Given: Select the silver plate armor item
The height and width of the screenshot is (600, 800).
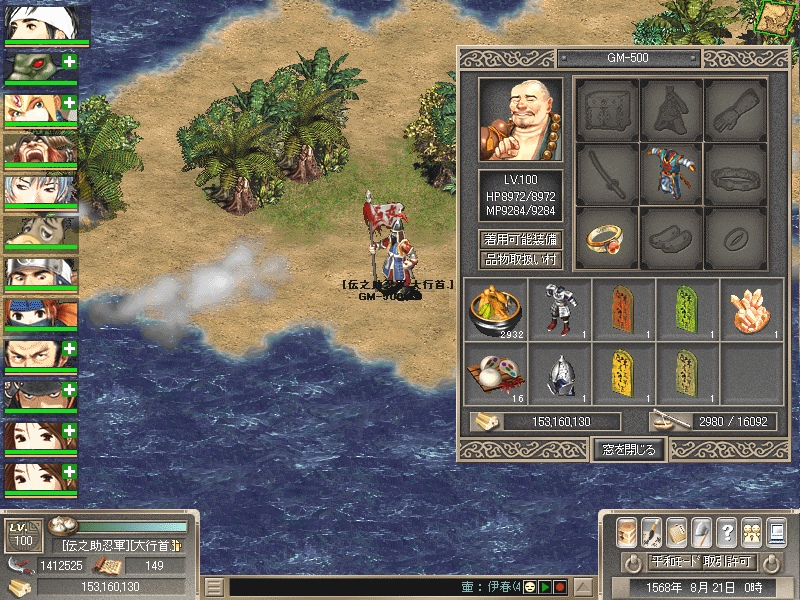Looking at the screenshot, I should coord(559,310).
